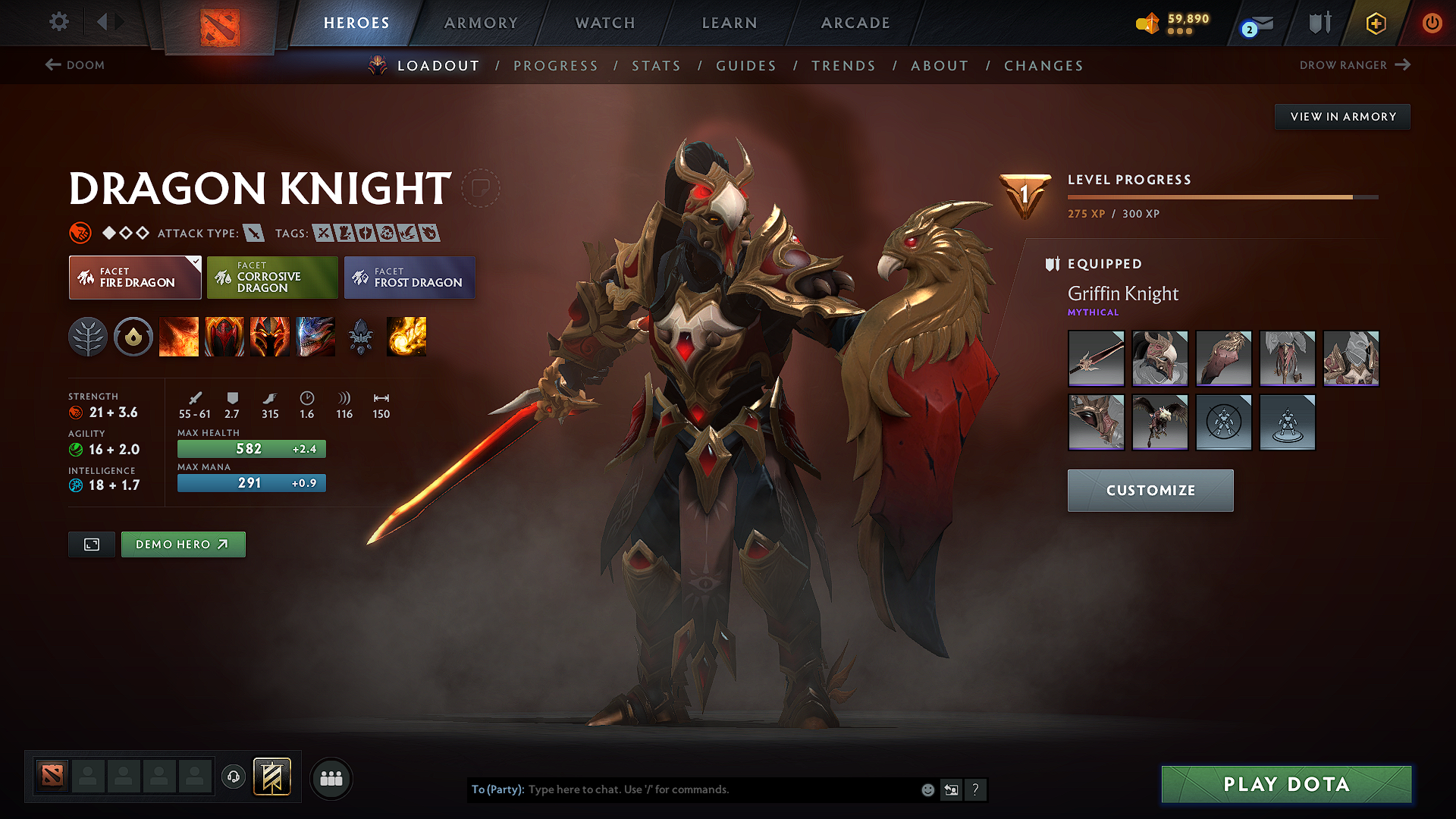Select the Fire Dragon facet

(x=134, y=277)
